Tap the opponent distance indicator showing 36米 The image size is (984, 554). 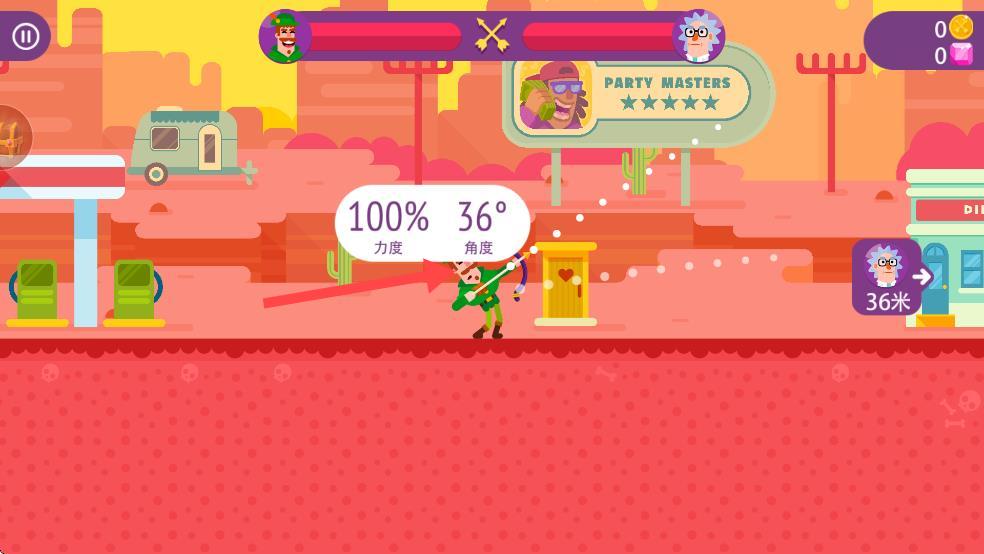pos(888,277)
